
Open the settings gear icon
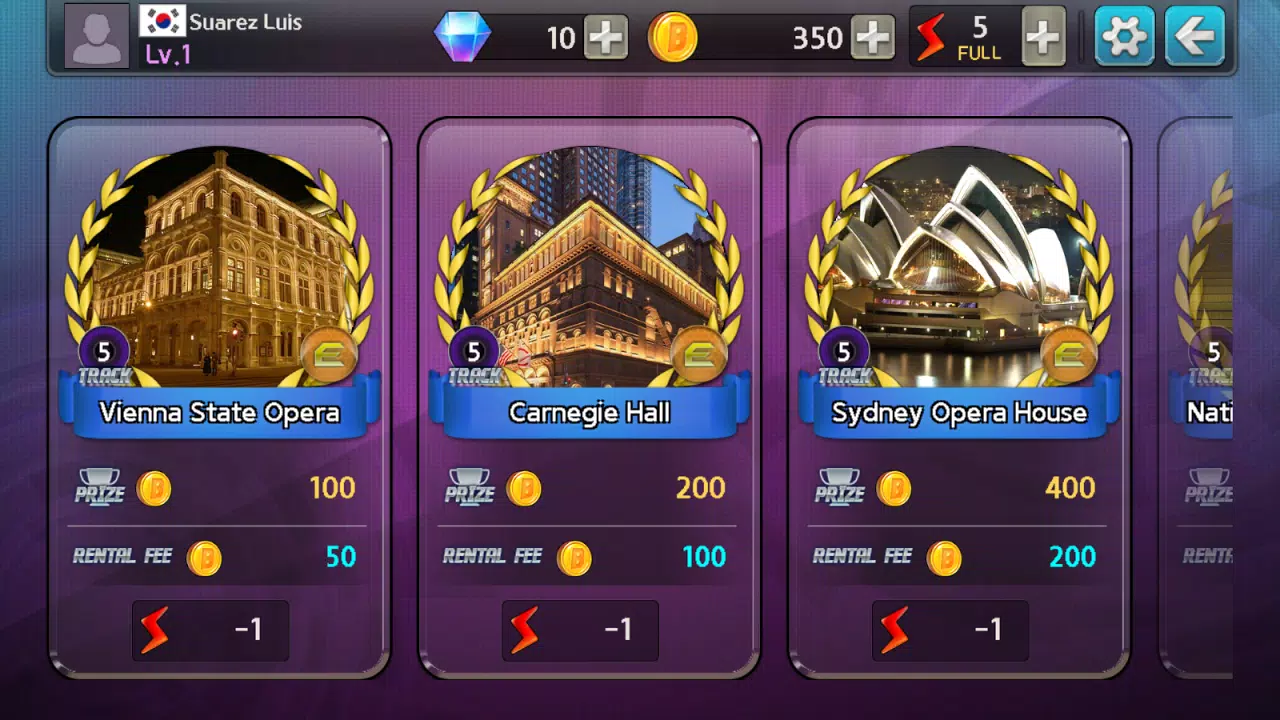point(1124,37)
